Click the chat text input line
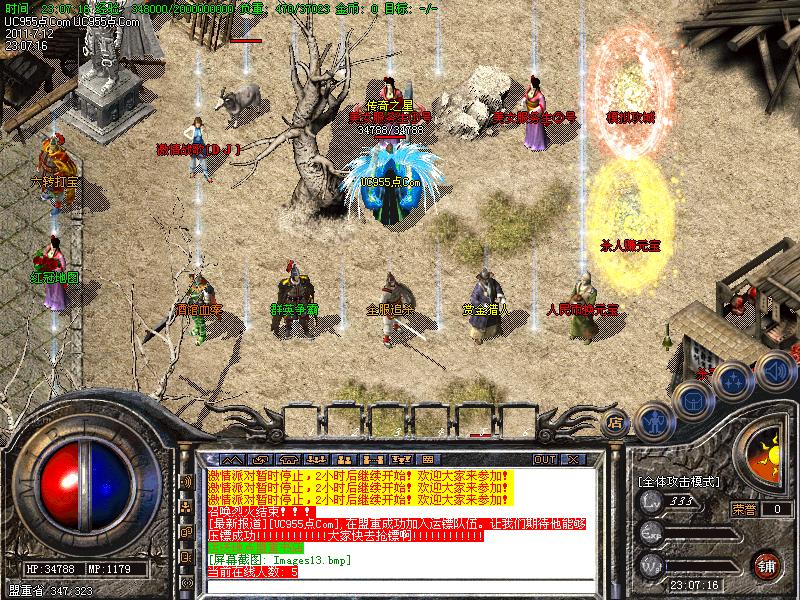 tap(400, 585)
